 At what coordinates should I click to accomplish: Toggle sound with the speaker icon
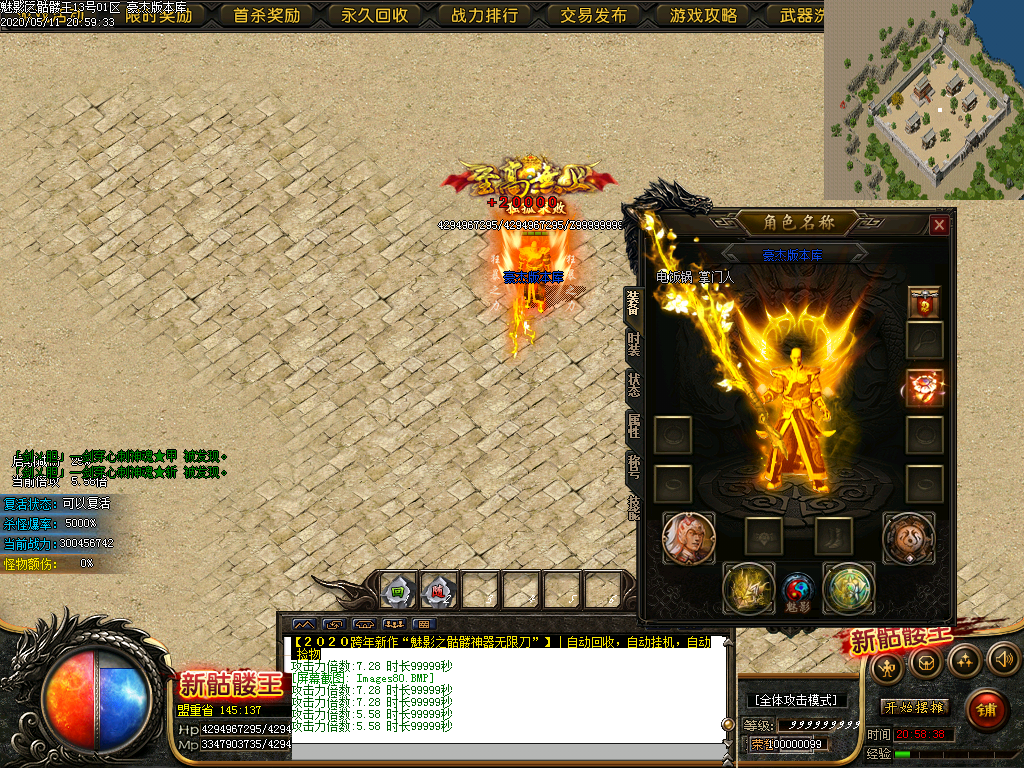1003,659
